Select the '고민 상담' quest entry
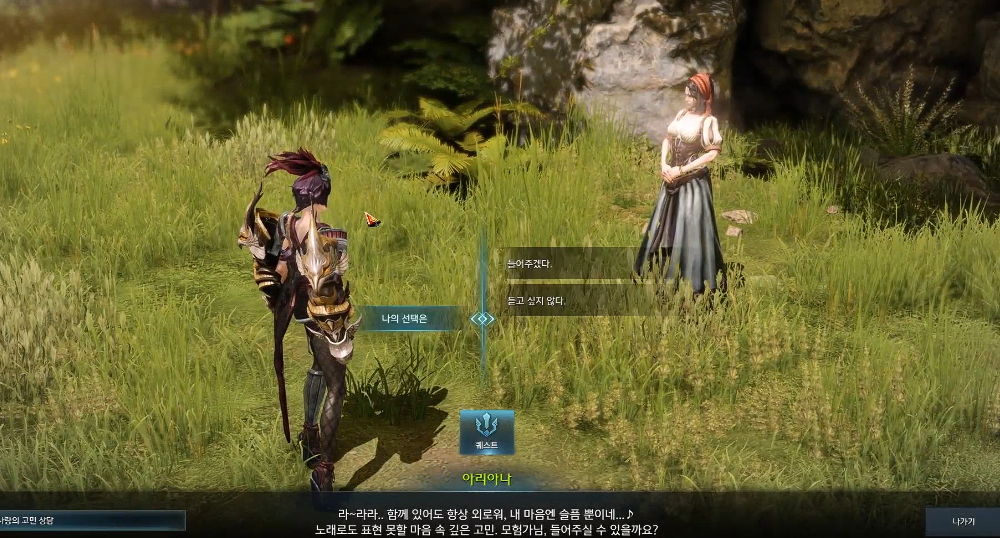The image size is (1000, 538). (90, 521)
